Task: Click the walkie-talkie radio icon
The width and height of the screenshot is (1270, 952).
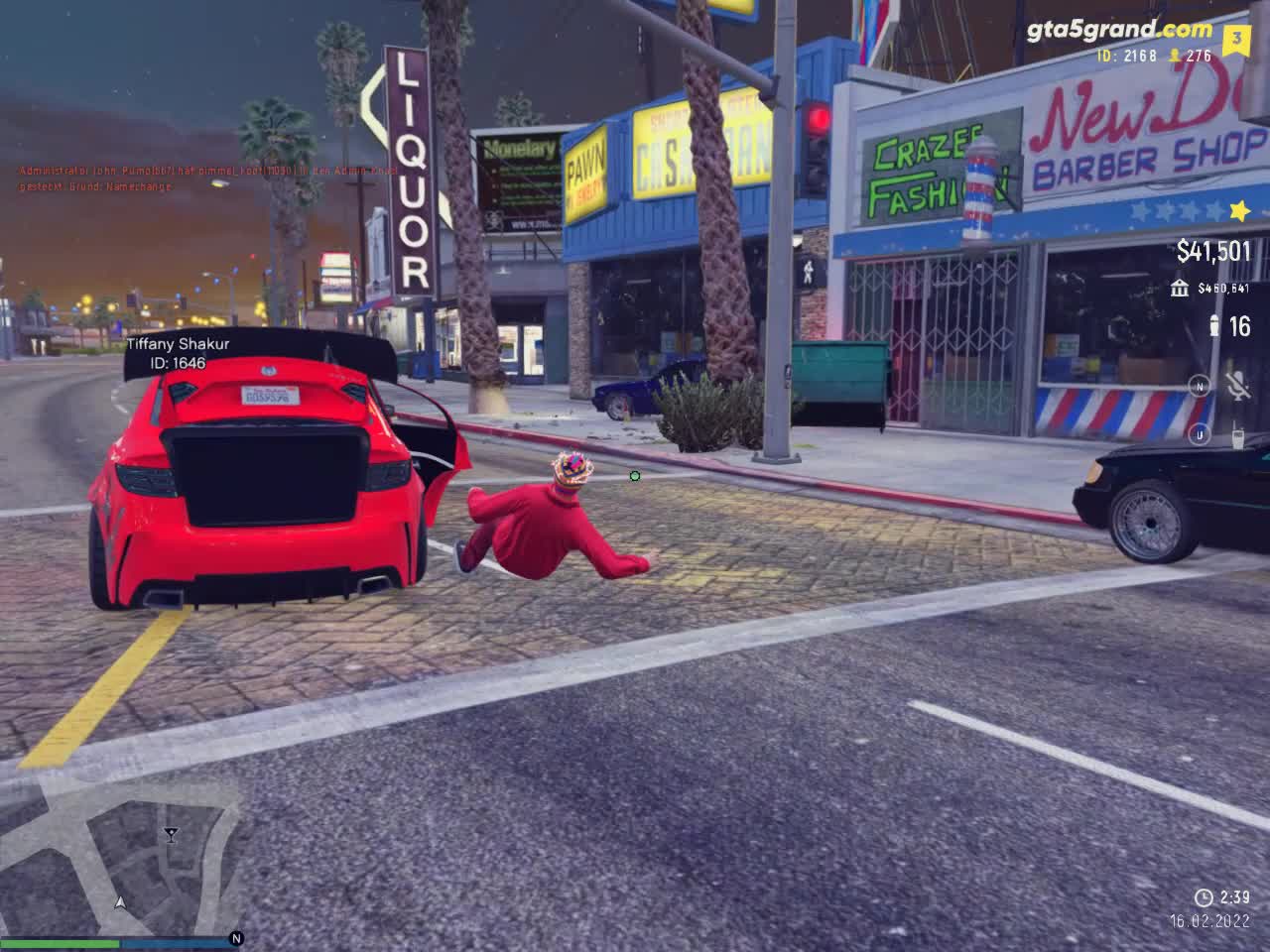Action: click(x=1237, y=435)
